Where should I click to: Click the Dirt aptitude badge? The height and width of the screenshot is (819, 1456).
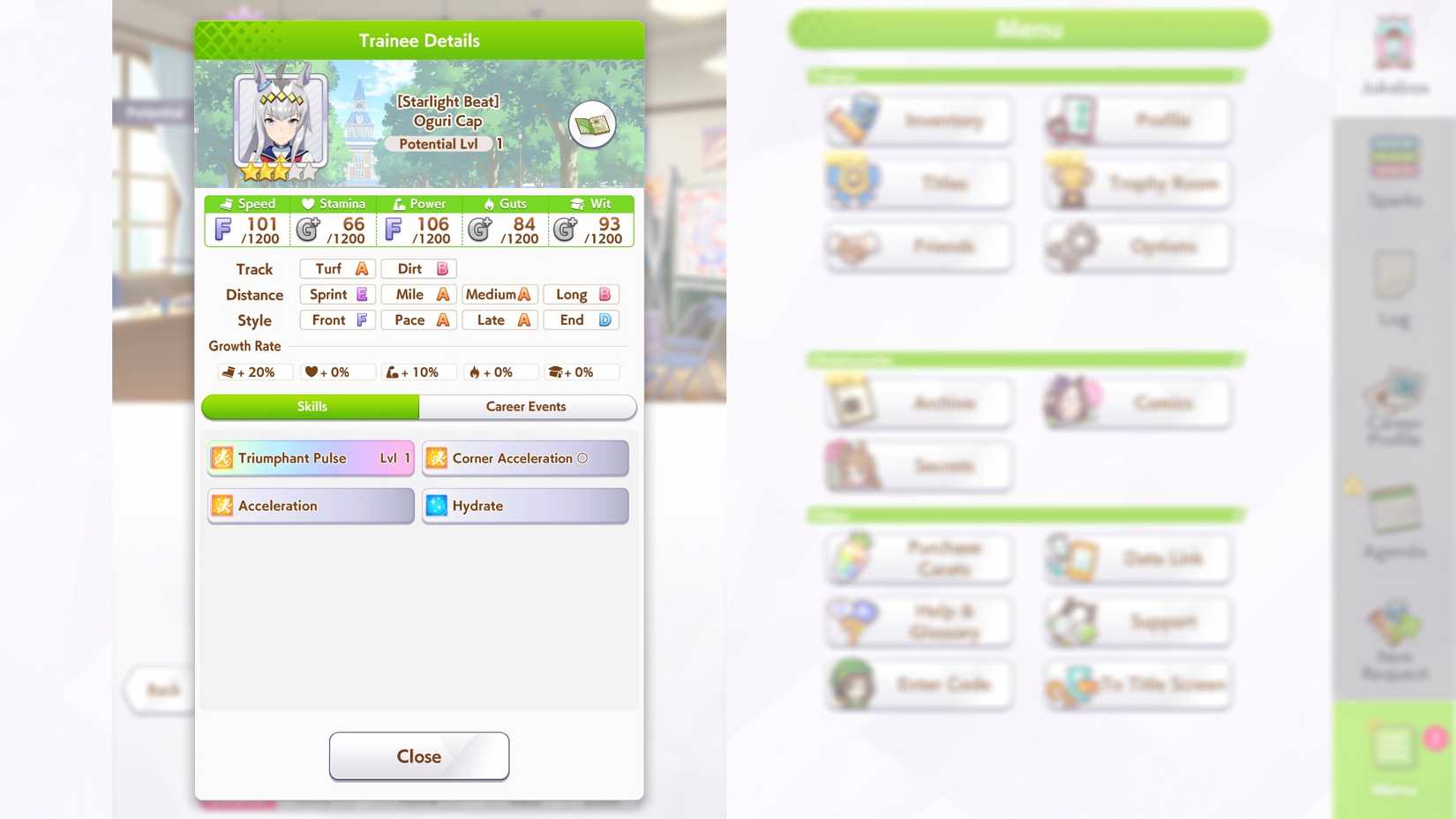click(x=418, y=268)
